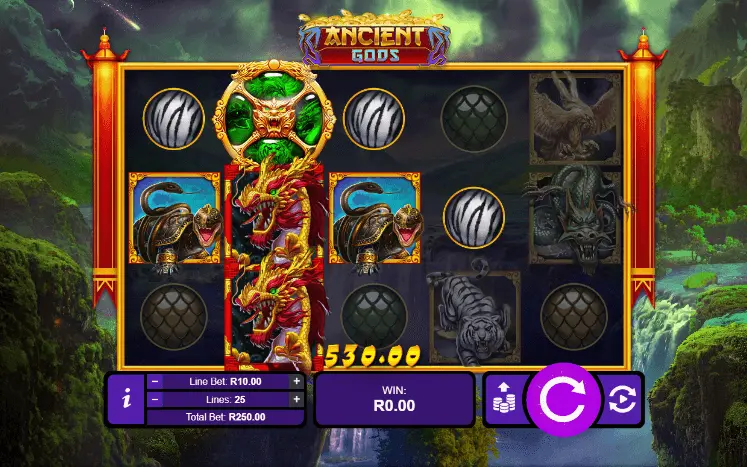The height and width of the screenshot is (467, 747).
Task: Spin the reels
Action: click(x=561, y=400)
